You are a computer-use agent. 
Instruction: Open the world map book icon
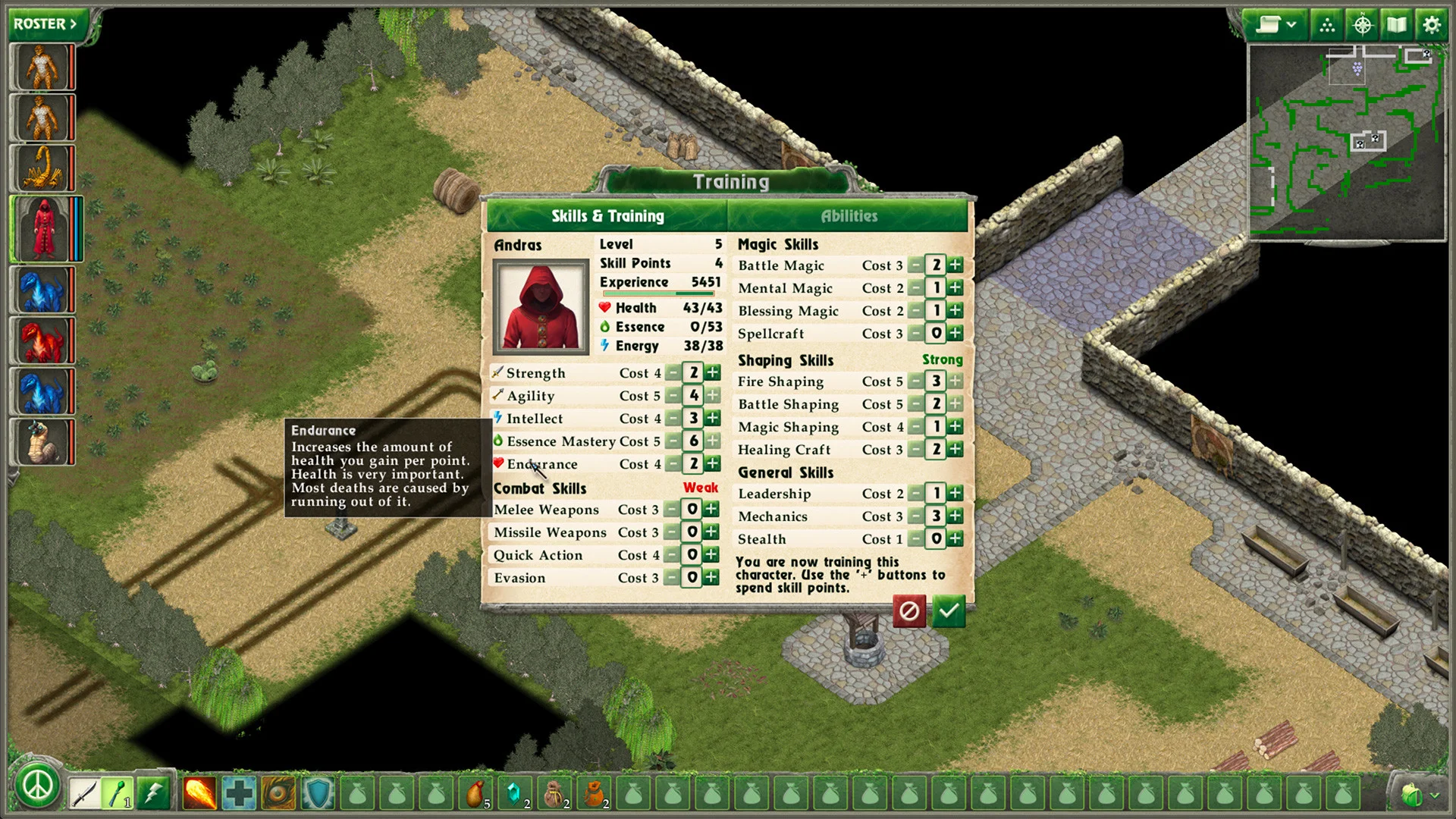1397,25
